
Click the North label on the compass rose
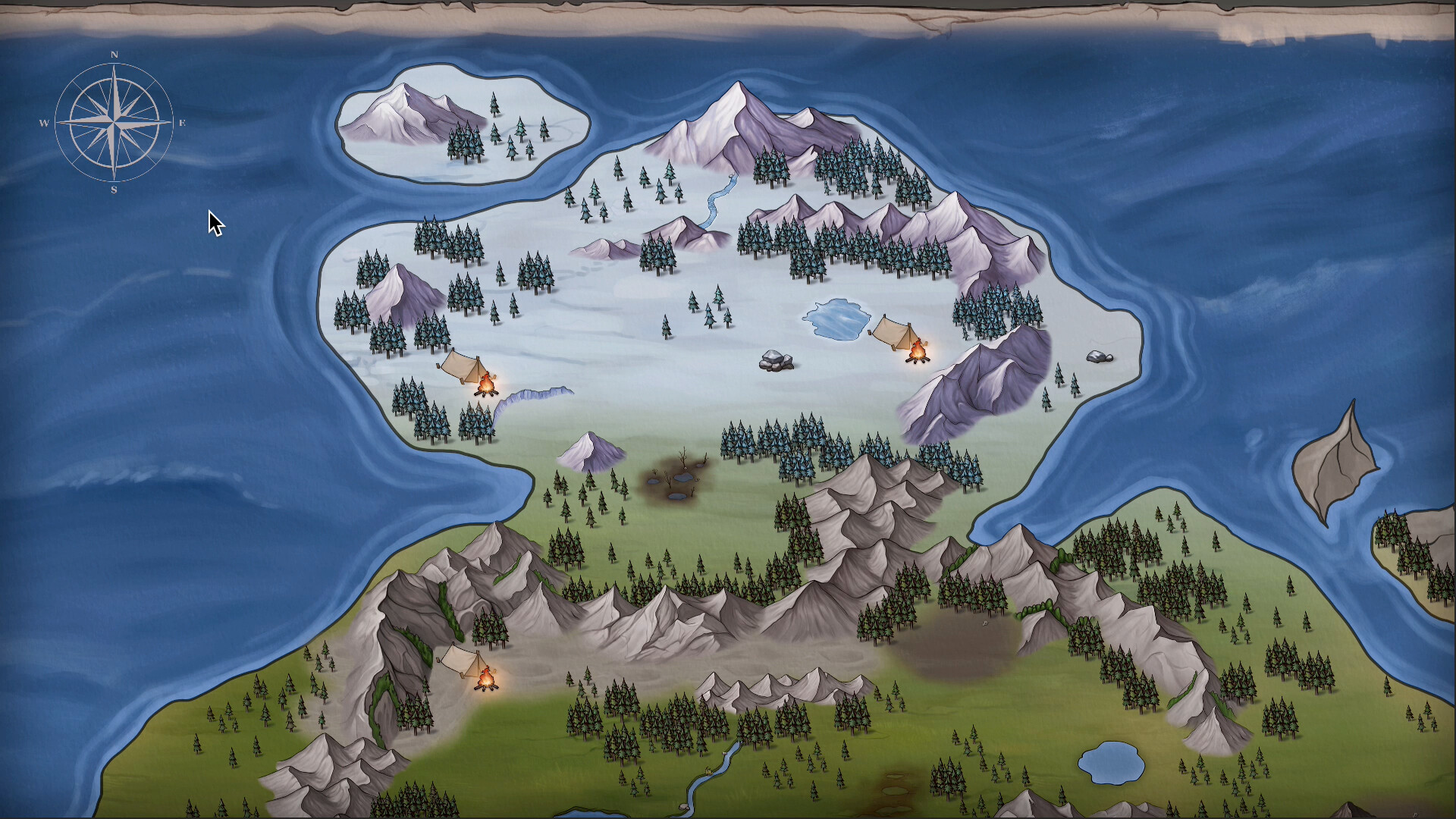pos(114,54)
